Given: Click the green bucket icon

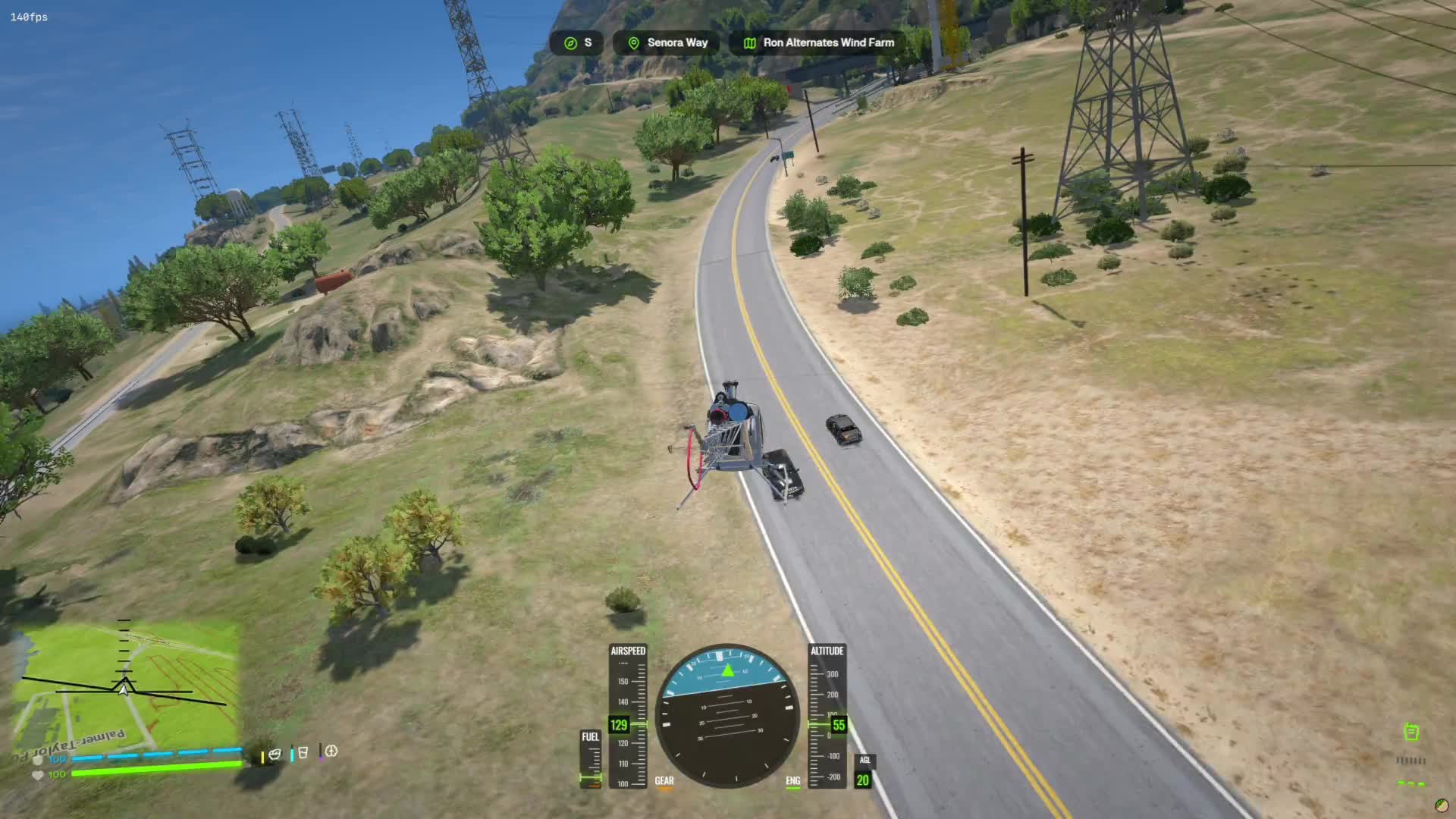Looking at the screenshot, I should (x=1410, y=732).
